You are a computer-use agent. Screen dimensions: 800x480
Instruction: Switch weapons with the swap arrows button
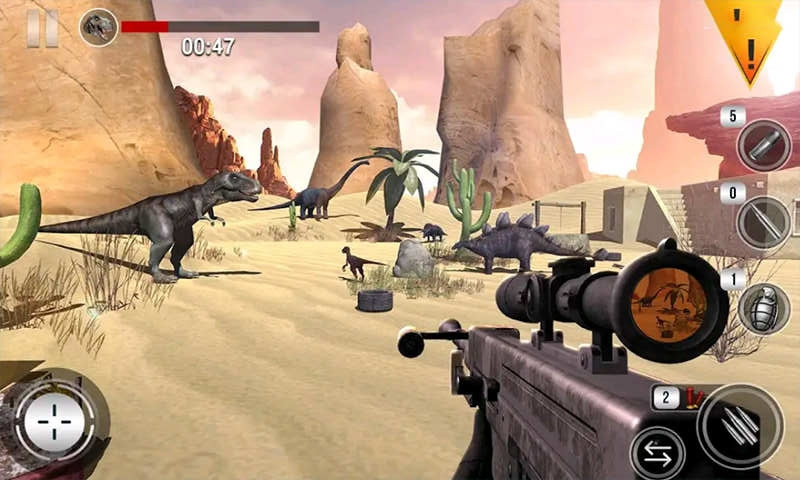657,453
